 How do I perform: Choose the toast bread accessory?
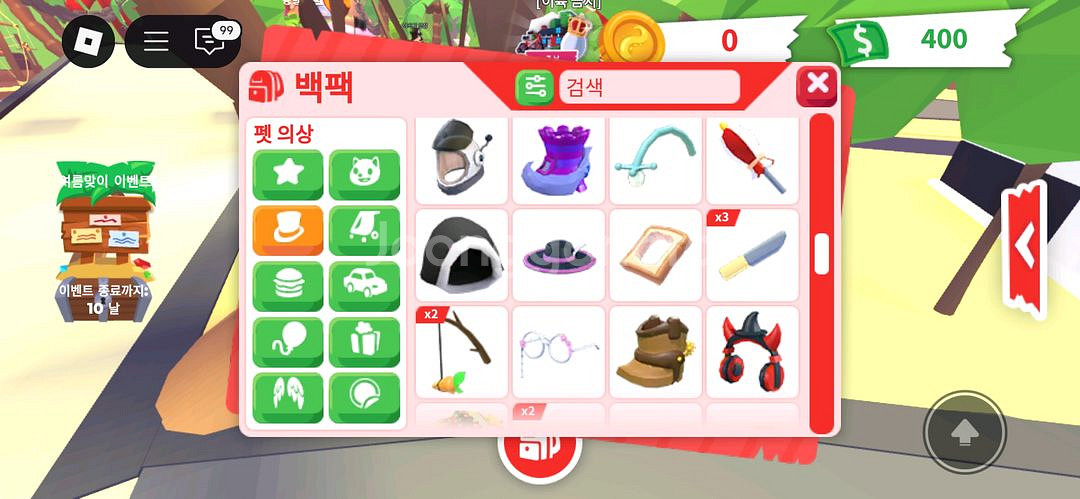click(655, 255)
